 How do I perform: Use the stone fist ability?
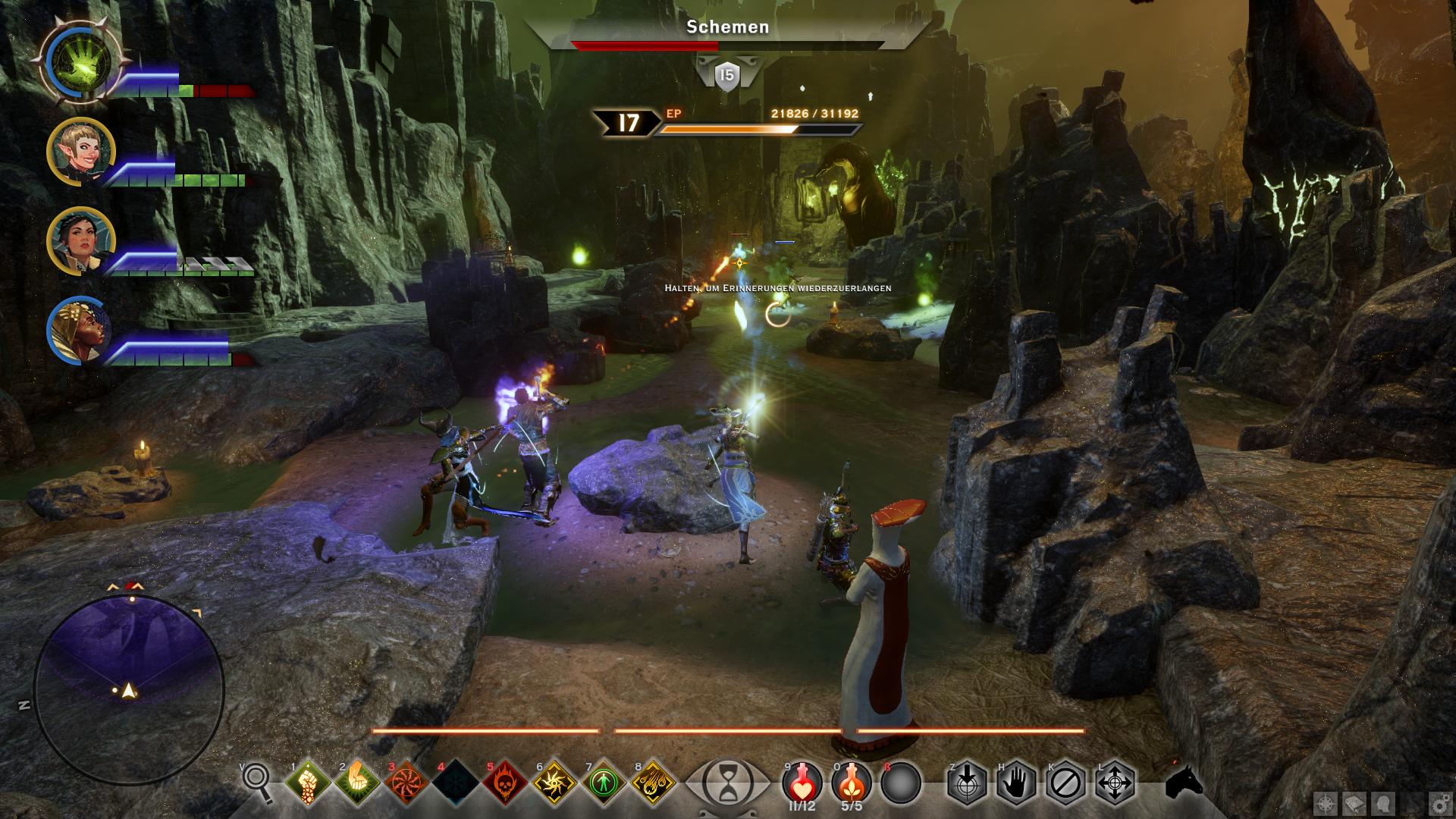click(x=309, y=783)
